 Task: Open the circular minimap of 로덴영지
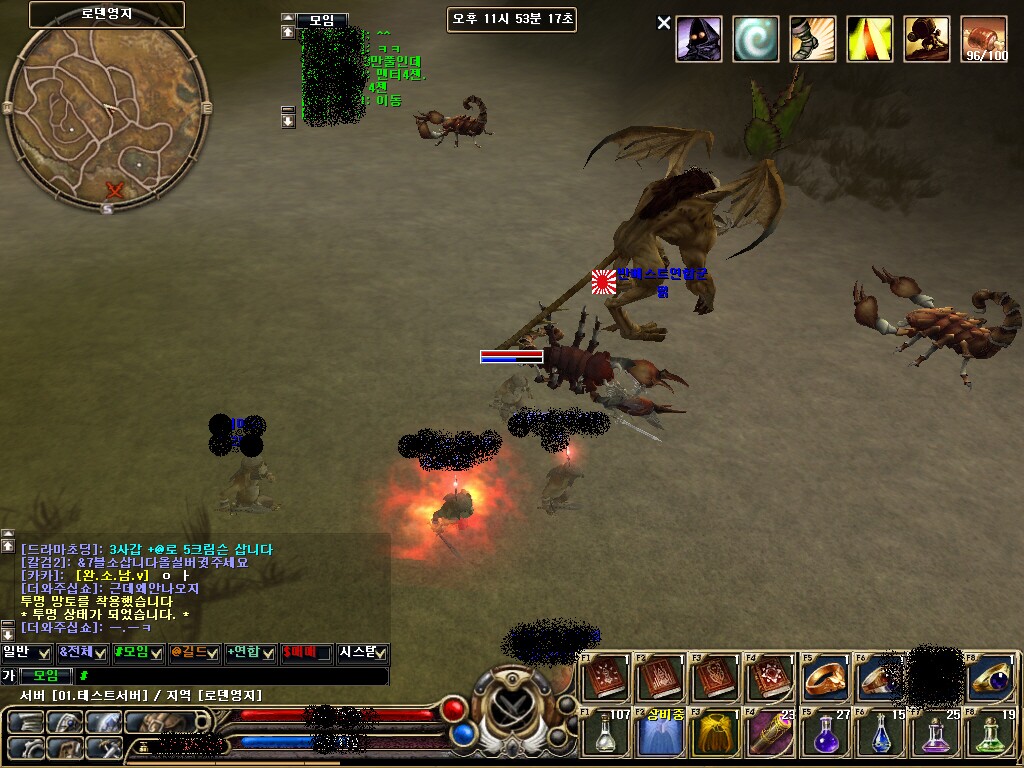click(106, 109)
